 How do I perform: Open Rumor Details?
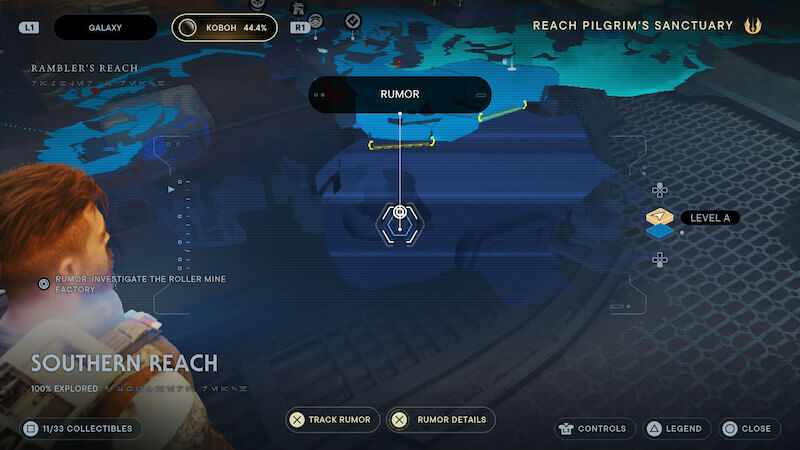(x=441, y=420)
